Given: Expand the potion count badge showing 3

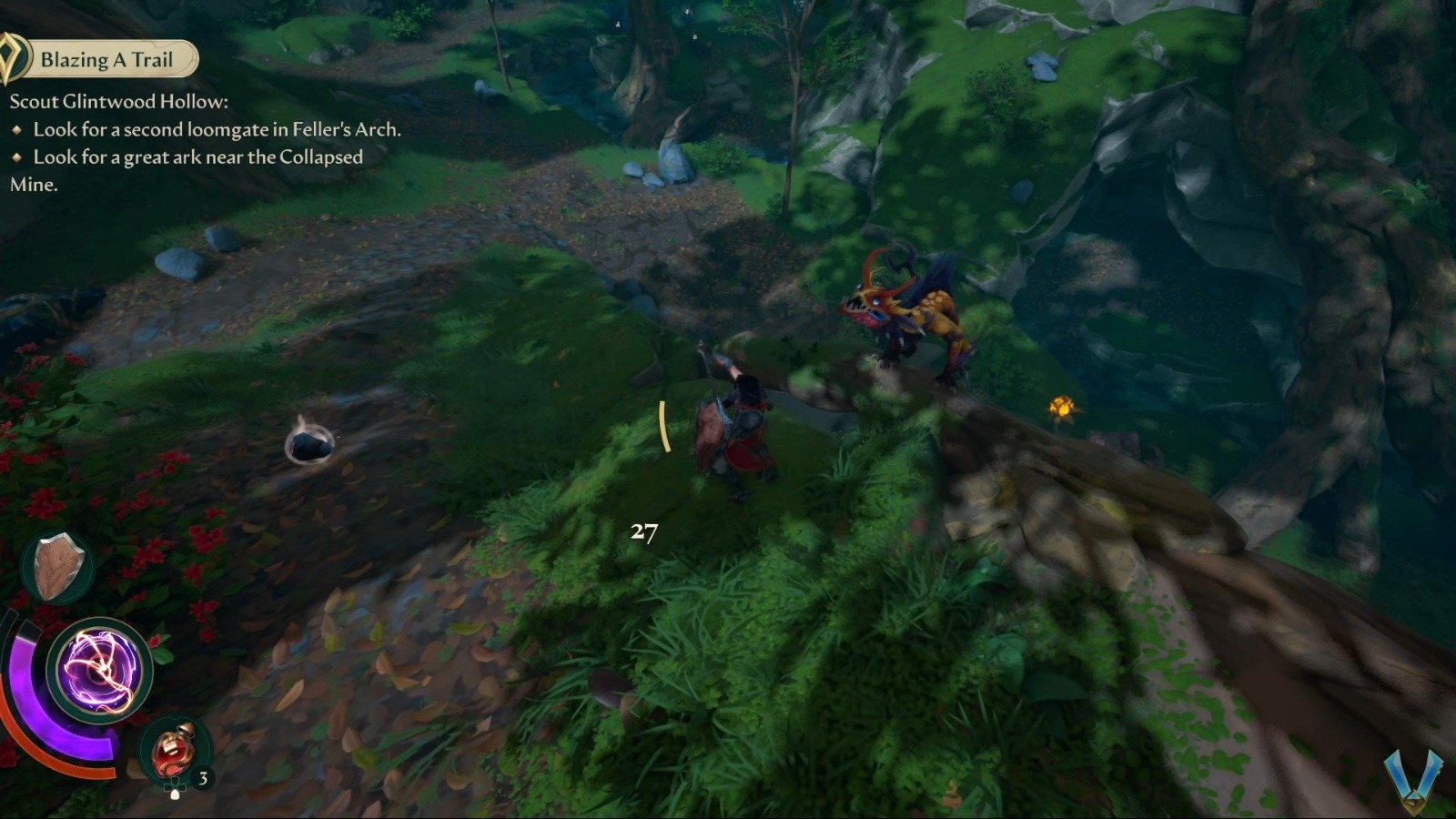Looking at the screenshot, I should pyautogui.click(x=203, y=778).
